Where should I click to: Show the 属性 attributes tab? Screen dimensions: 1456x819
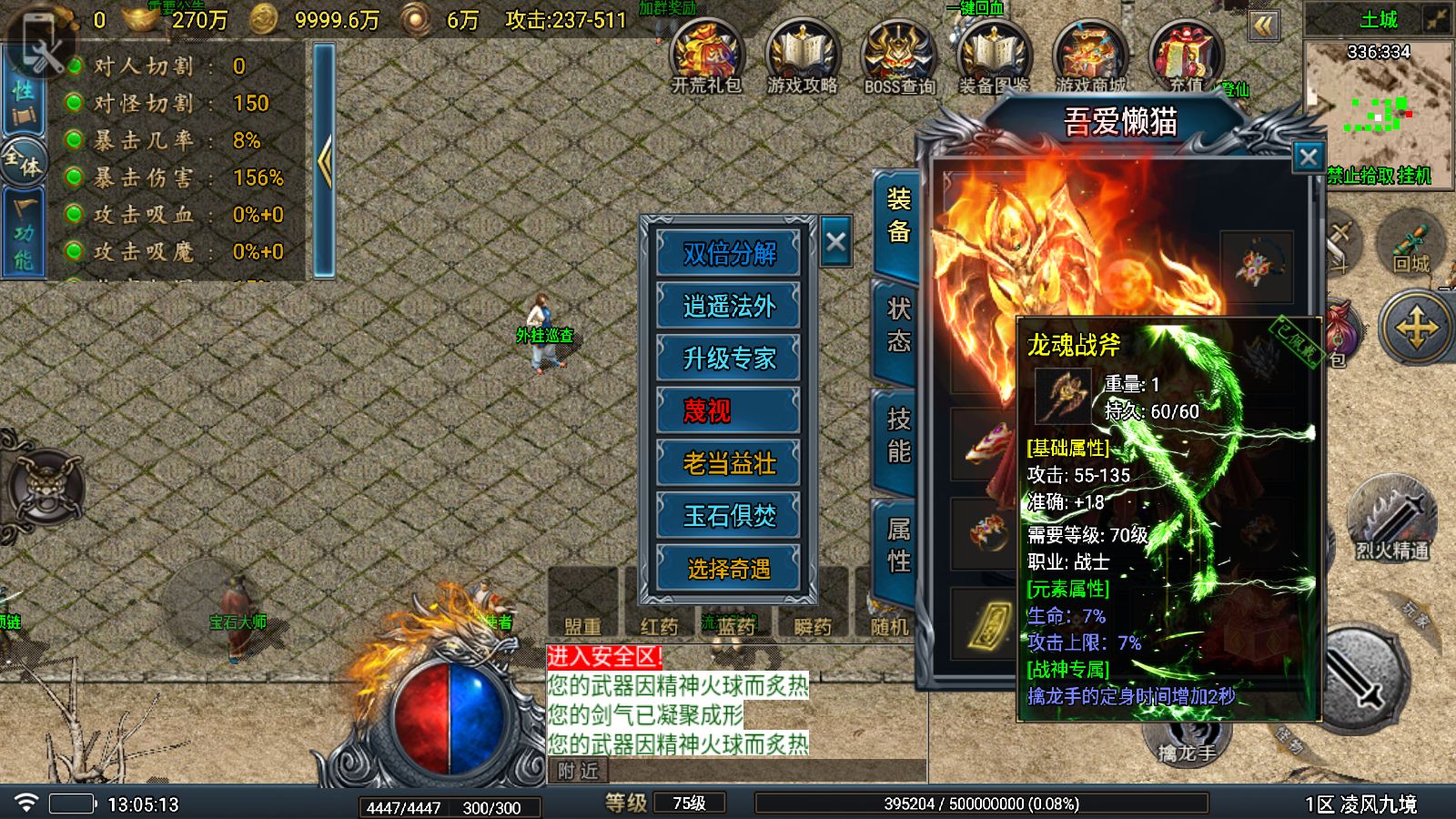[x=898, y=545]
